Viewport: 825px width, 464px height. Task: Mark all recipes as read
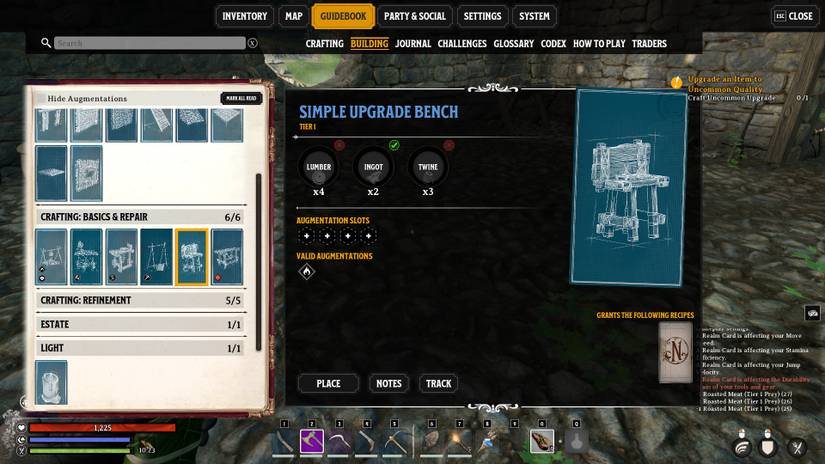click(241, 98)
